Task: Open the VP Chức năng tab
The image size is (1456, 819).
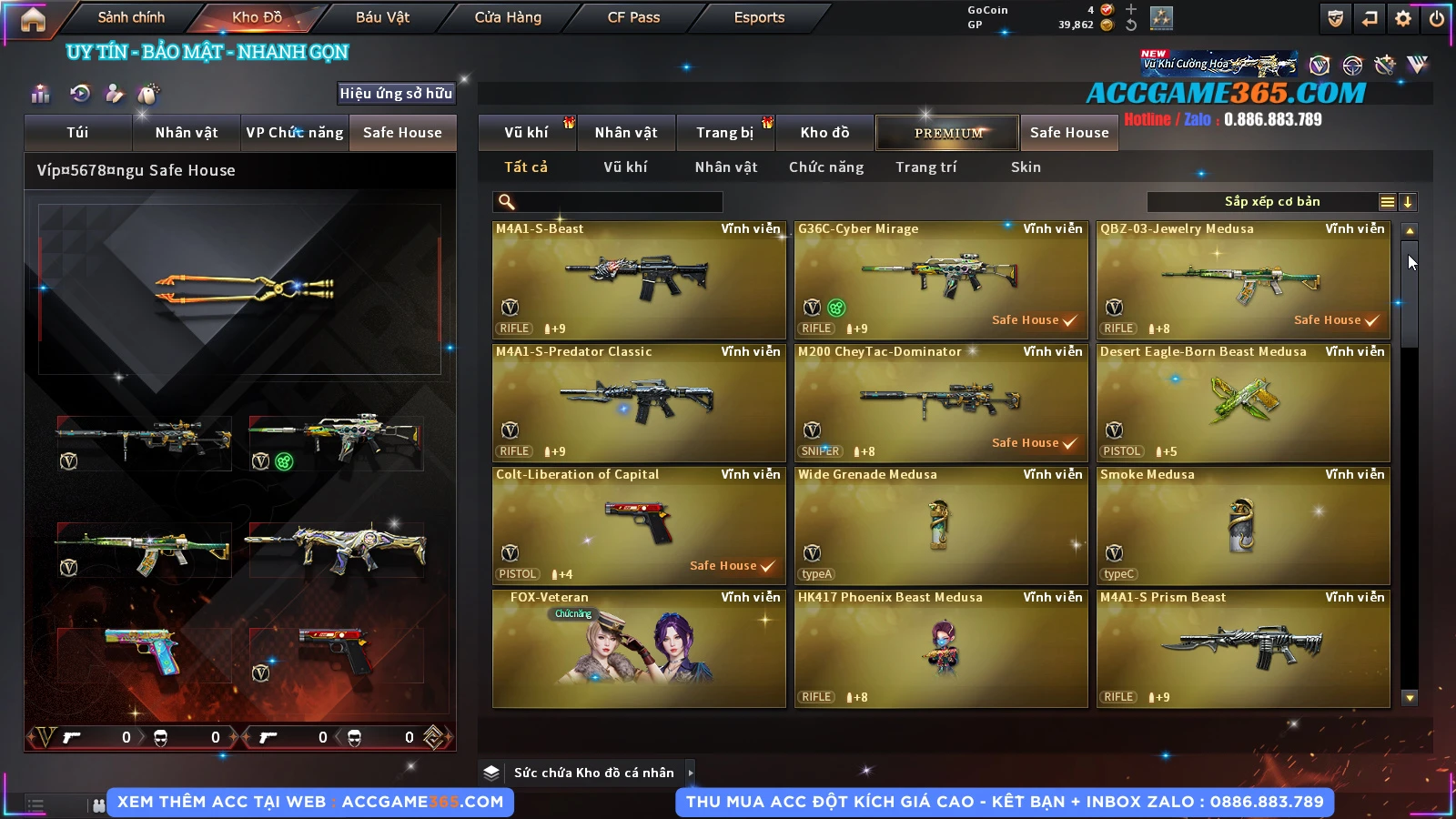Action: (295, 133)
